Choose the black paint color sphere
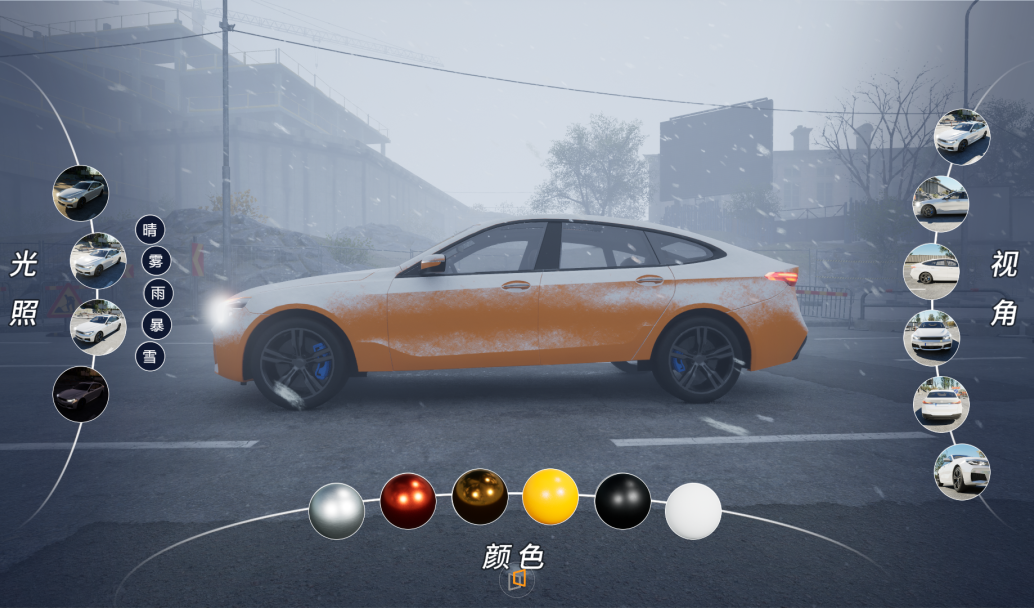 pyautogui.click(x=623, y=501)
